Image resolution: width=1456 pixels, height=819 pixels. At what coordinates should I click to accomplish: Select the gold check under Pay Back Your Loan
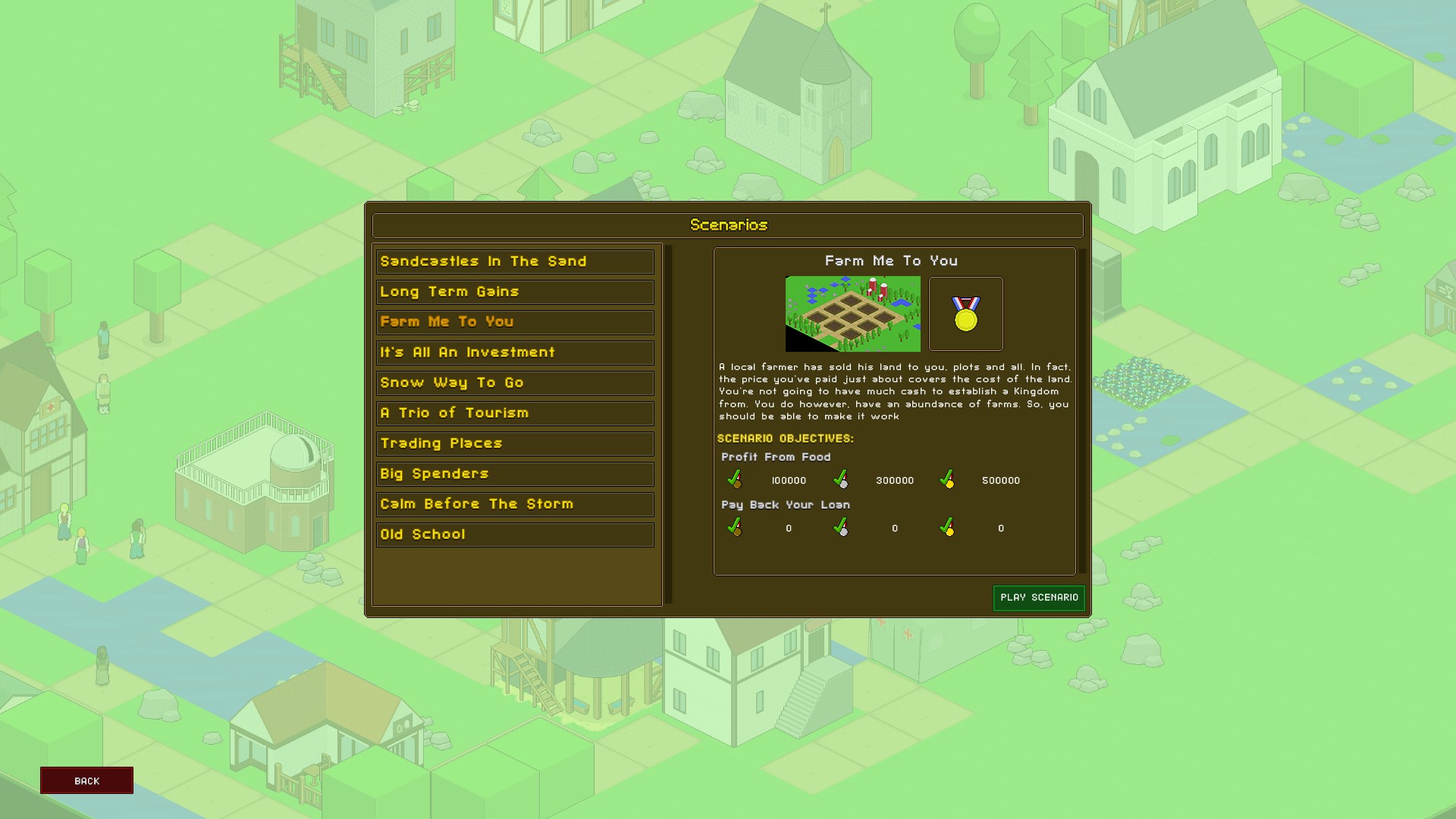(947, 528)
